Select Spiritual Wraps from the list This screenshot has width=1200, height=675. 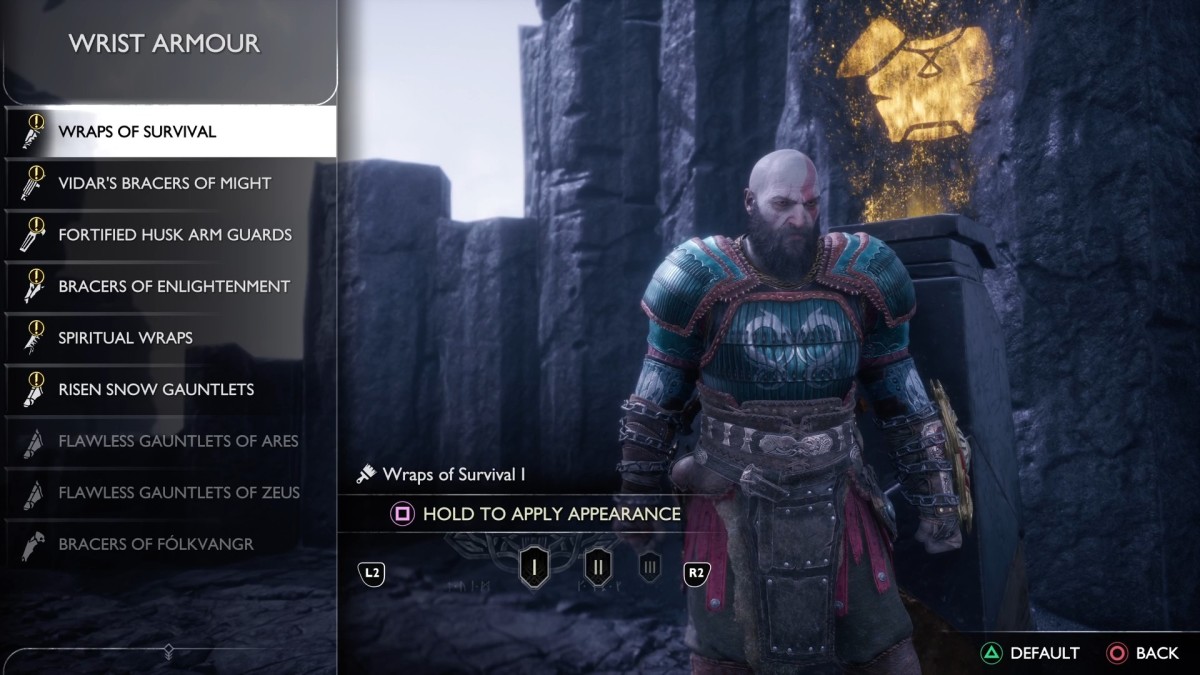pyautogui.click(x=125, y=338)
